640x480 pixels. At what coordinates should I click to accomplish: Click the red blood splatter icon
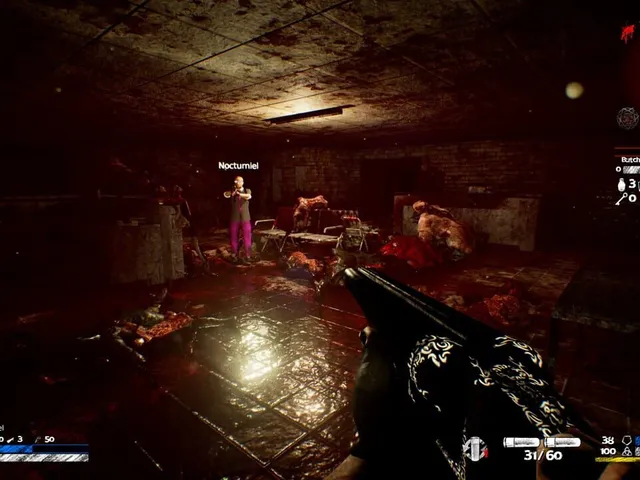point(627,34)
